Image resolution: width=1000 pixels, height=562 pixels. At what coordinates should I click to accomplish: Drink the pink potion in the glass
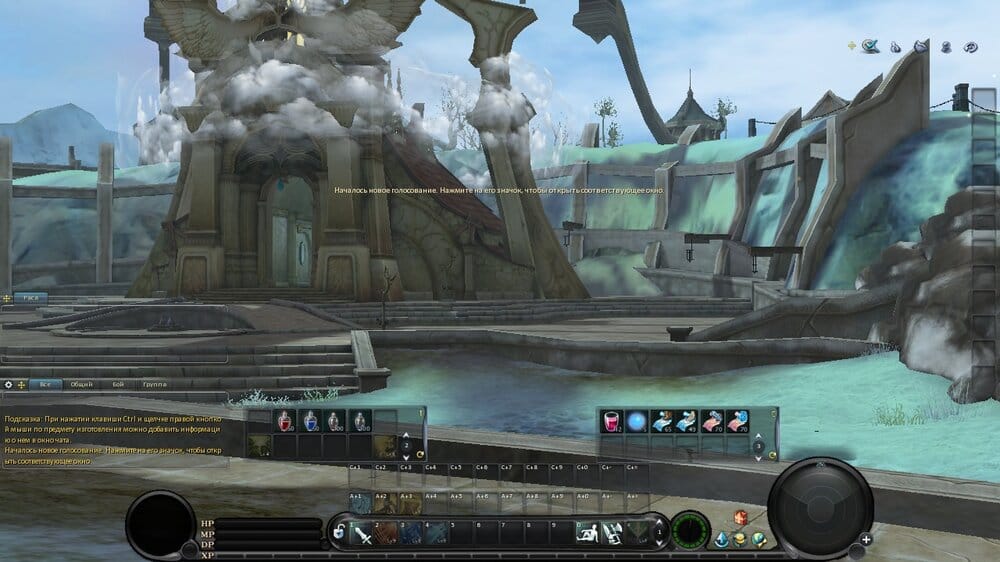[x=611, y=422]
